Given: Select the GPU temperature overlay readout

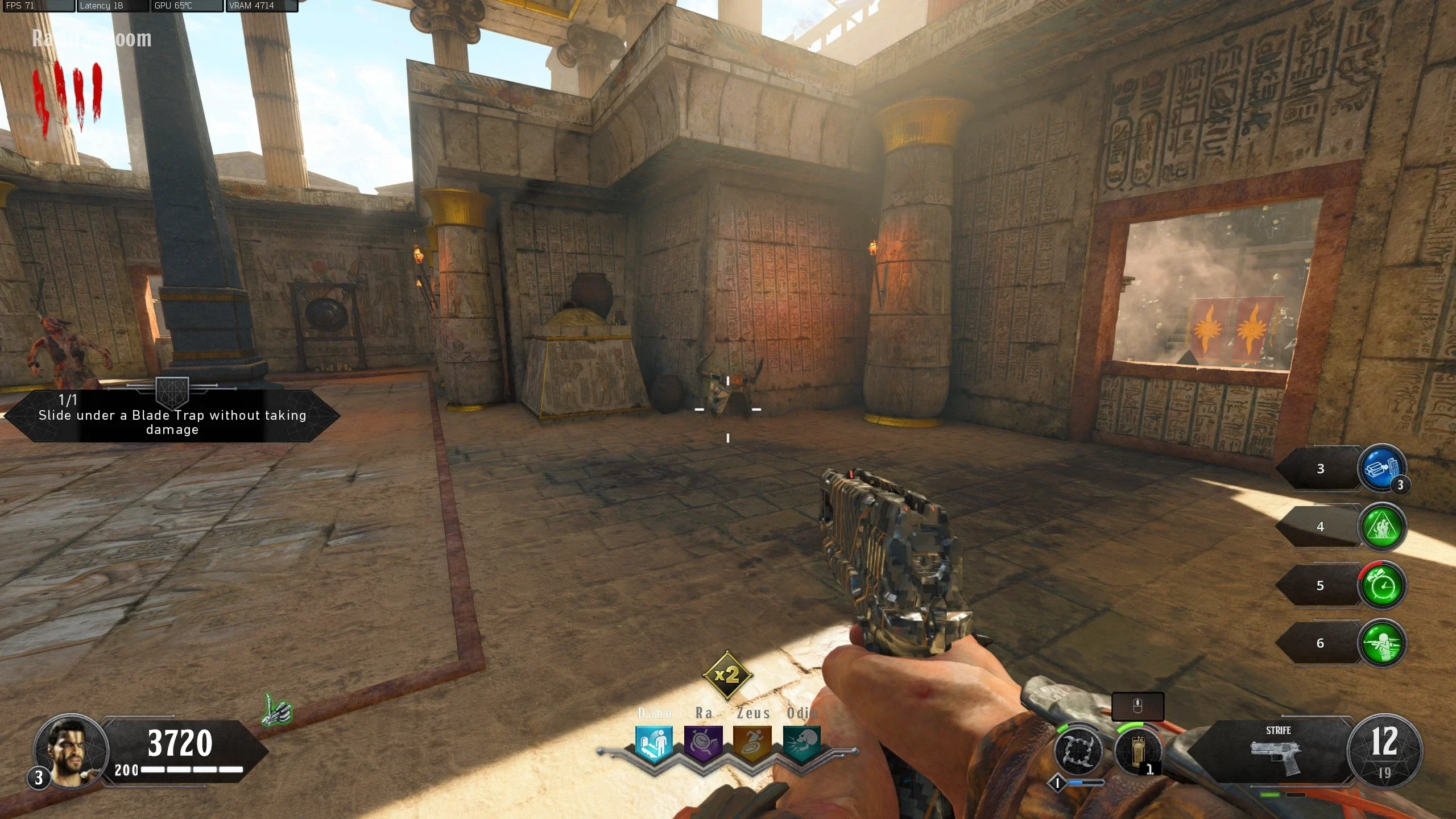Looking at the screenshot, I should click(187, 6).
